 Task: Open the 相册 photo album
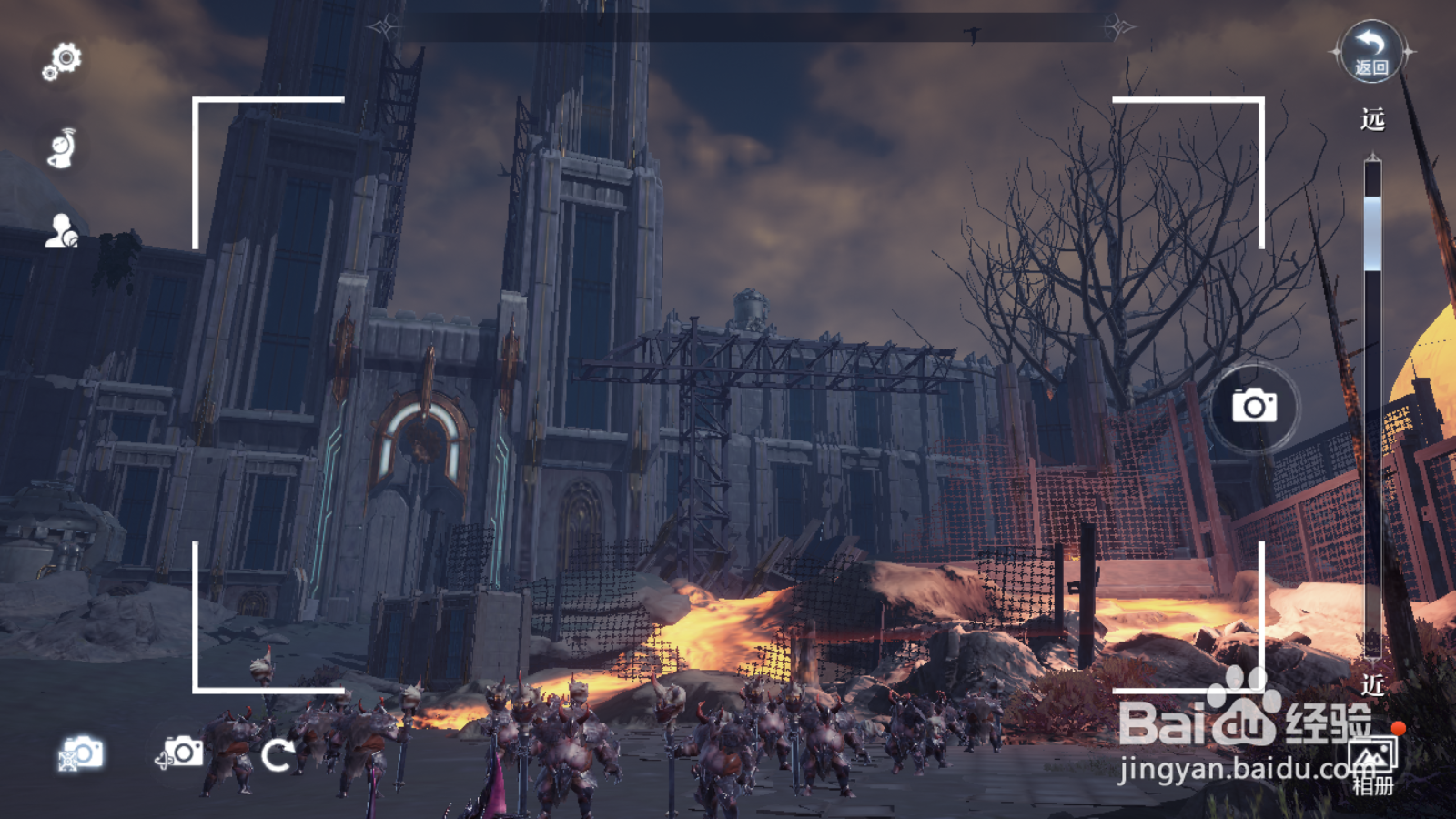coord(1374,764)
